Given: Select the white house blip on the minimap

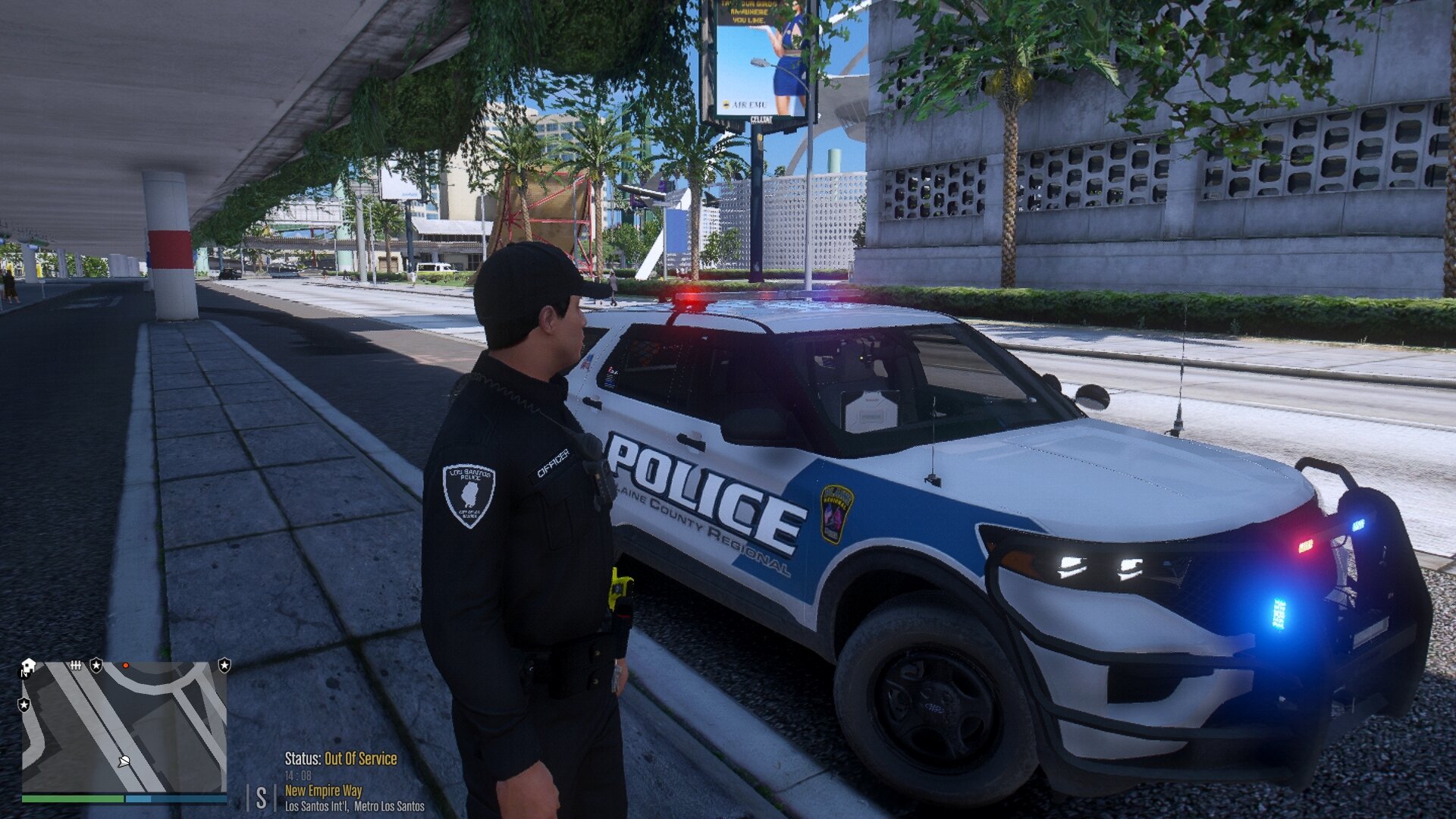Looking at the screenshot, I should 28,667.
